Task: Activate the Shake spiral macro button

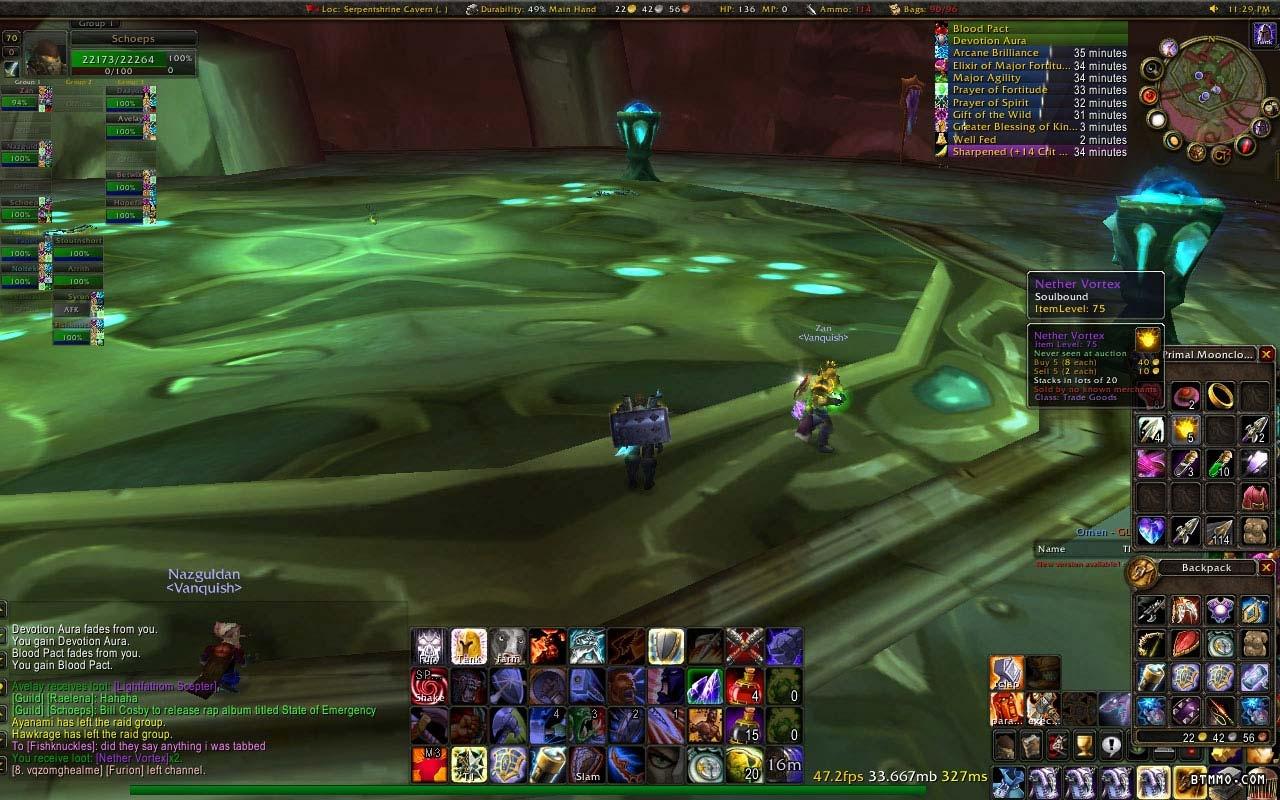Action: [x=429, y=686]
